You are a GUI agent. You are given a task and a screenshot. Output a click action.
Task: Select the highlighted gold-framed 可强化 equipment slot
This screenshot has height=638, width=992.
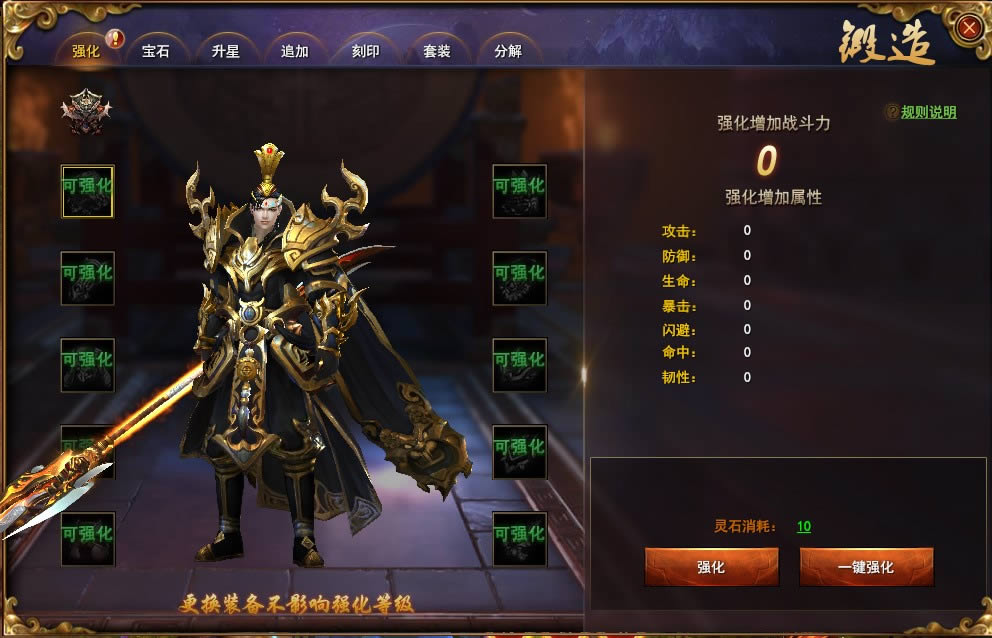point(88,191)
